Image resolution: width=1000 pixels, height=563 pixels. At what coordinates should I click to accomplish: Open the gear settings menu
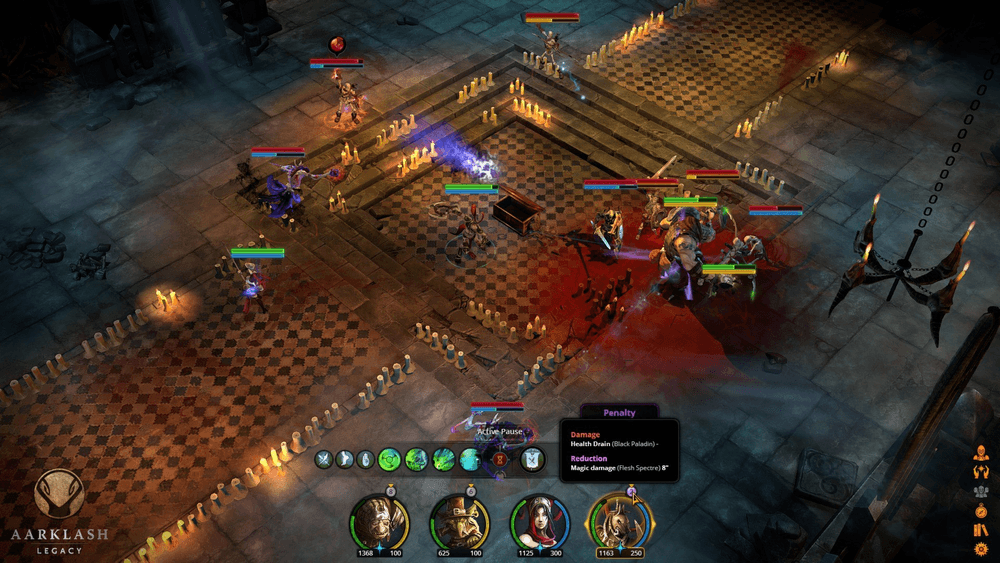pyautogui.click(x=981, y=549)
